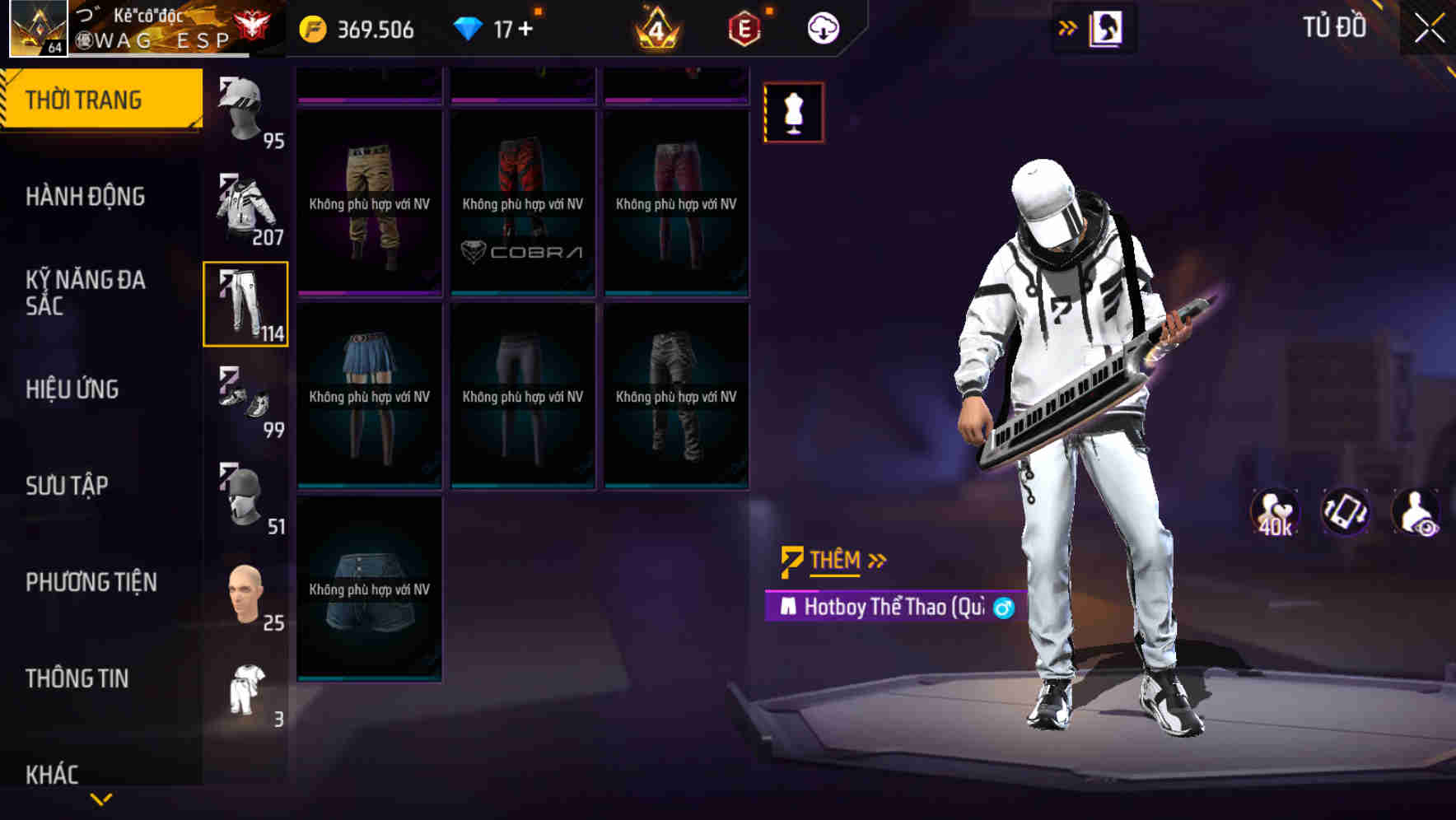Select the mask category icon with 51 items

245,494
